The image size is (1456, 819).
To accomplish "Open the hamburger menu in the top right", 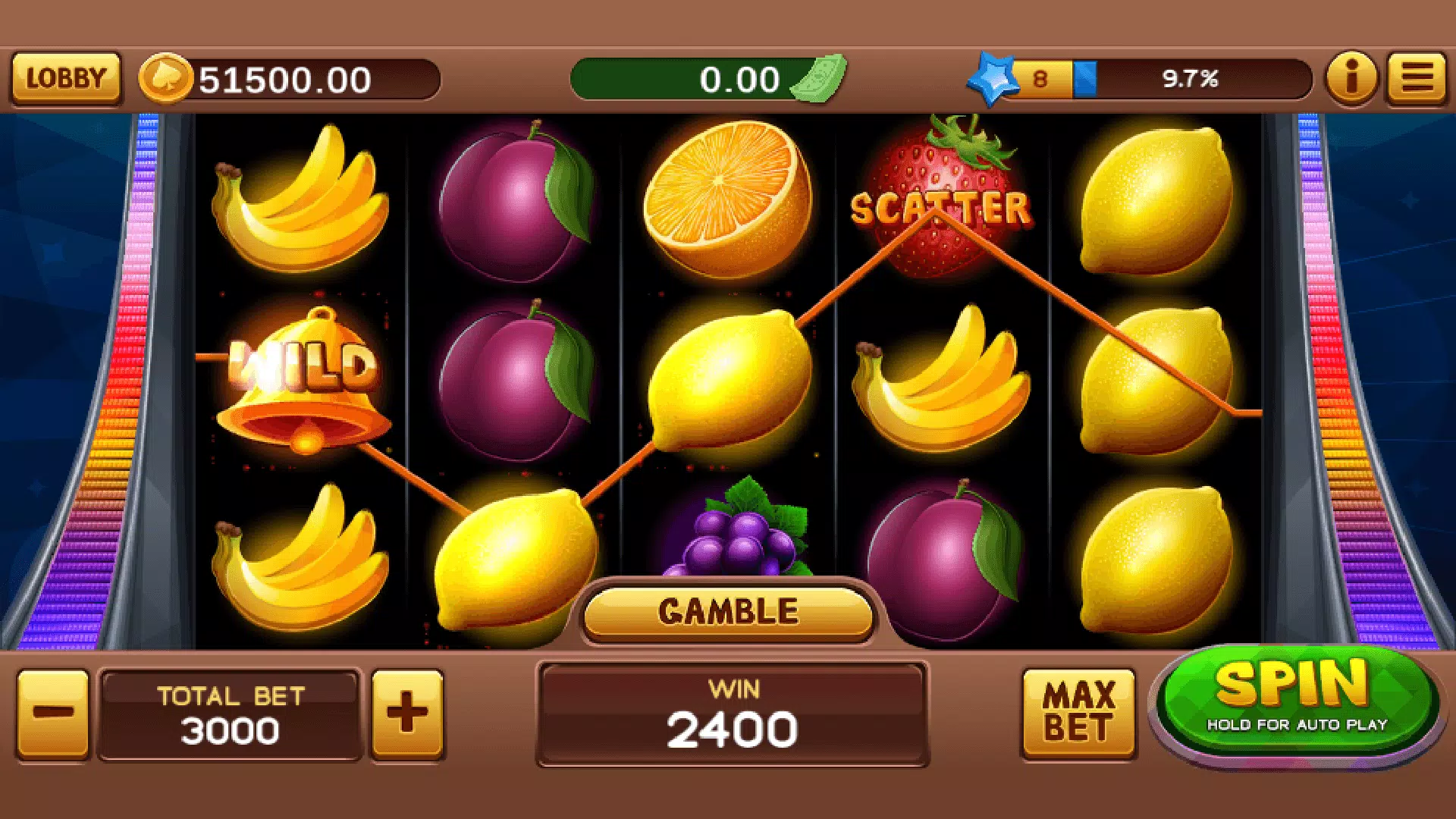I will (1417, 78).
